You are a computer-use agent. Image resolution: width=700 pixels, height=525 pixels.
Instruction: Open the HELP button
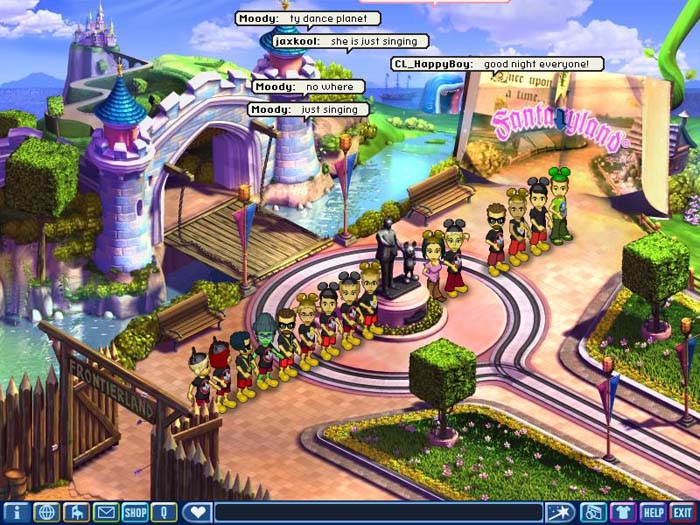point(653,512)
